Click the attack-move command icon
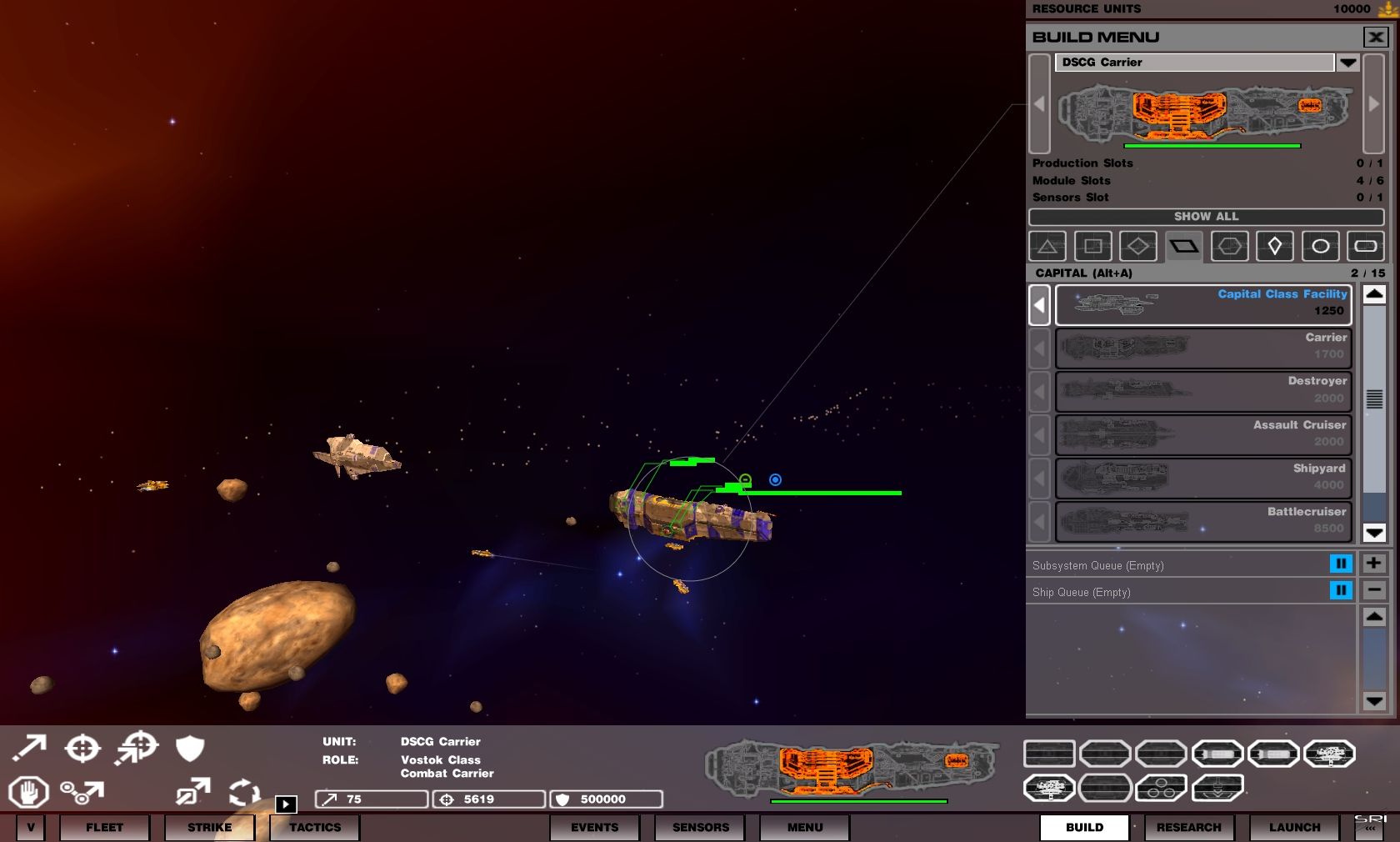 (x=136, y=747)
